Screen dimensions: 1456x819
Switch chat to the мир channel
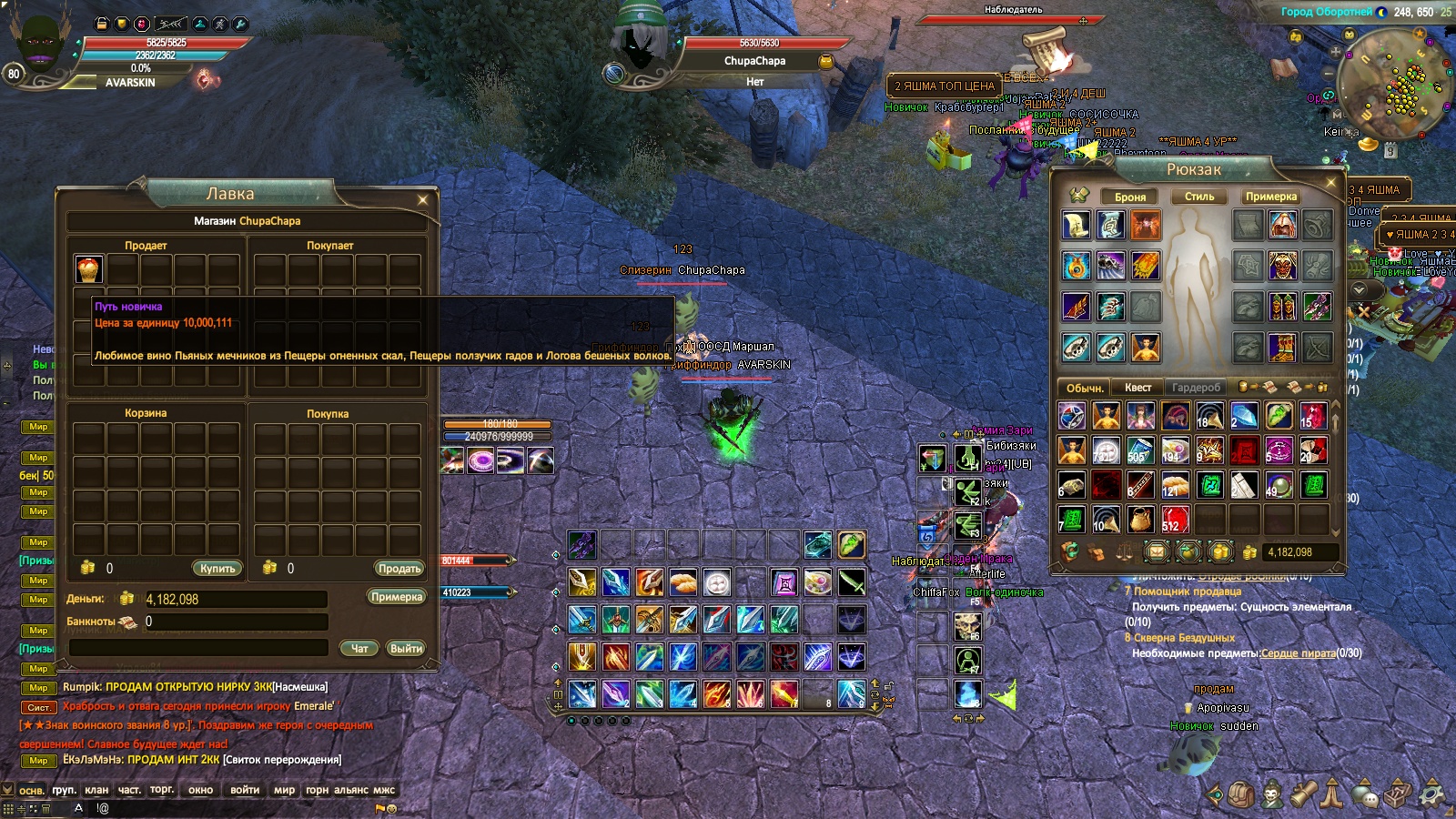tap(285, 790)
